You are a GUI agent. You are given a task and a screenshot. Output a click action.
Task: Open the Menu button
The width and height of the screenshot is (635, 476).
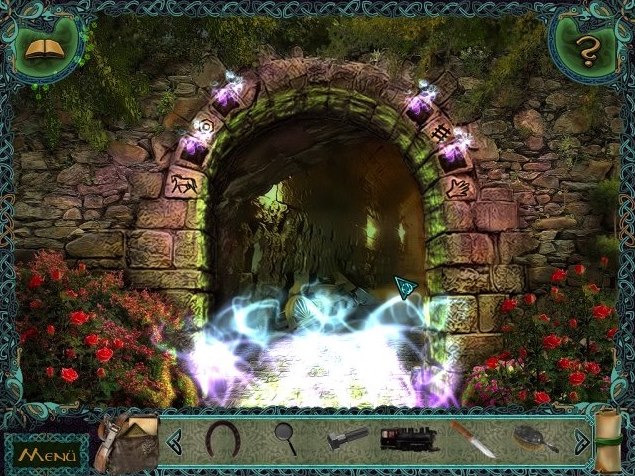pyautogui.click(x=43, y=455)
